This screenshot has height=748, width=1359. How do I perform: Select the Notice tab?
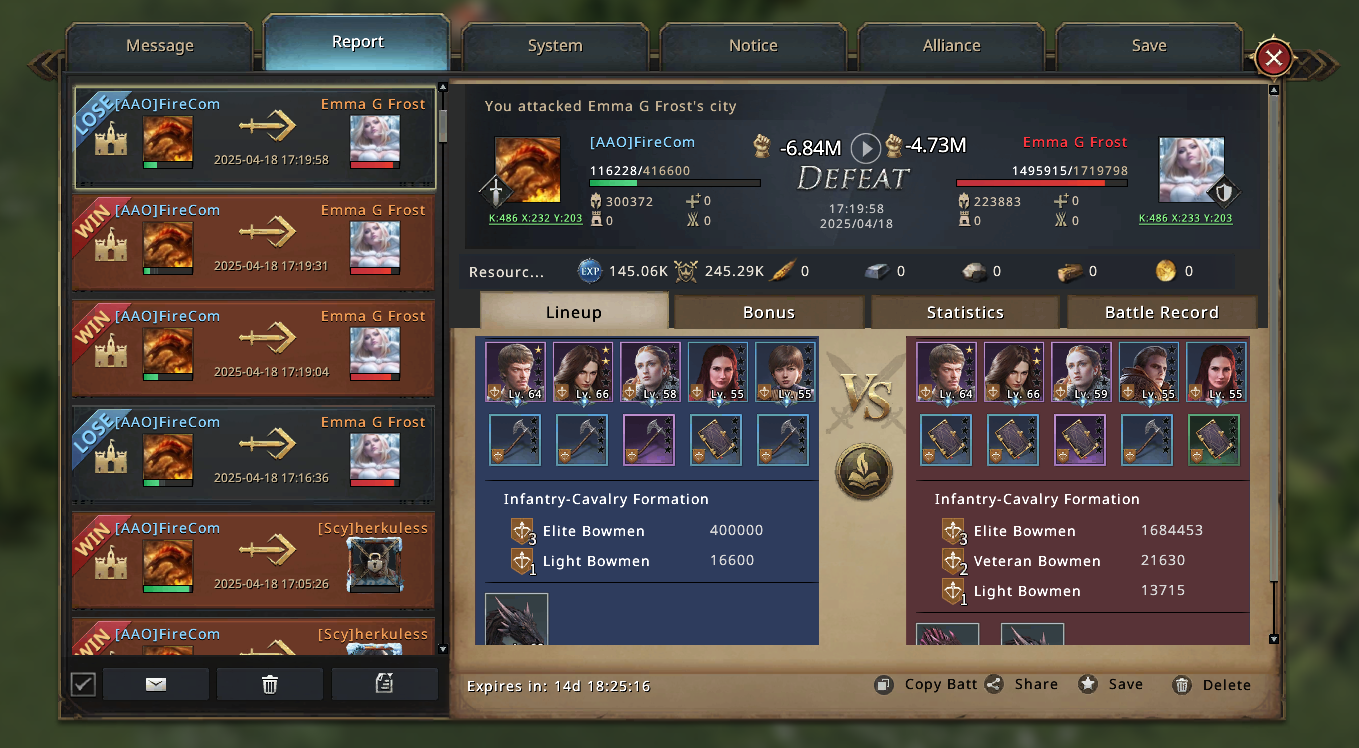(x=753, y=46)
